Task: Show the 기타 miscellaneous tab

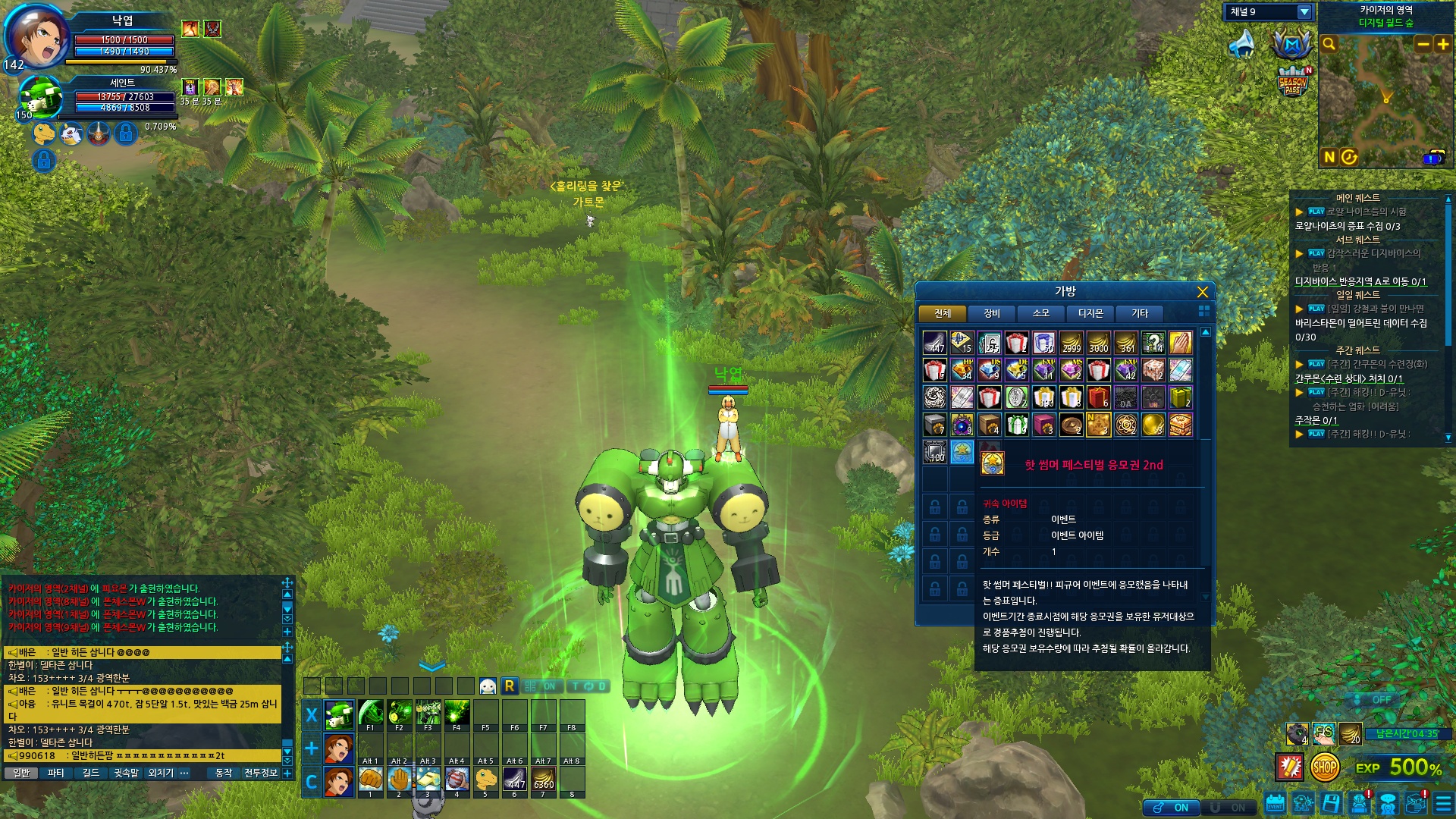Action: click(x=1140, y=313)
